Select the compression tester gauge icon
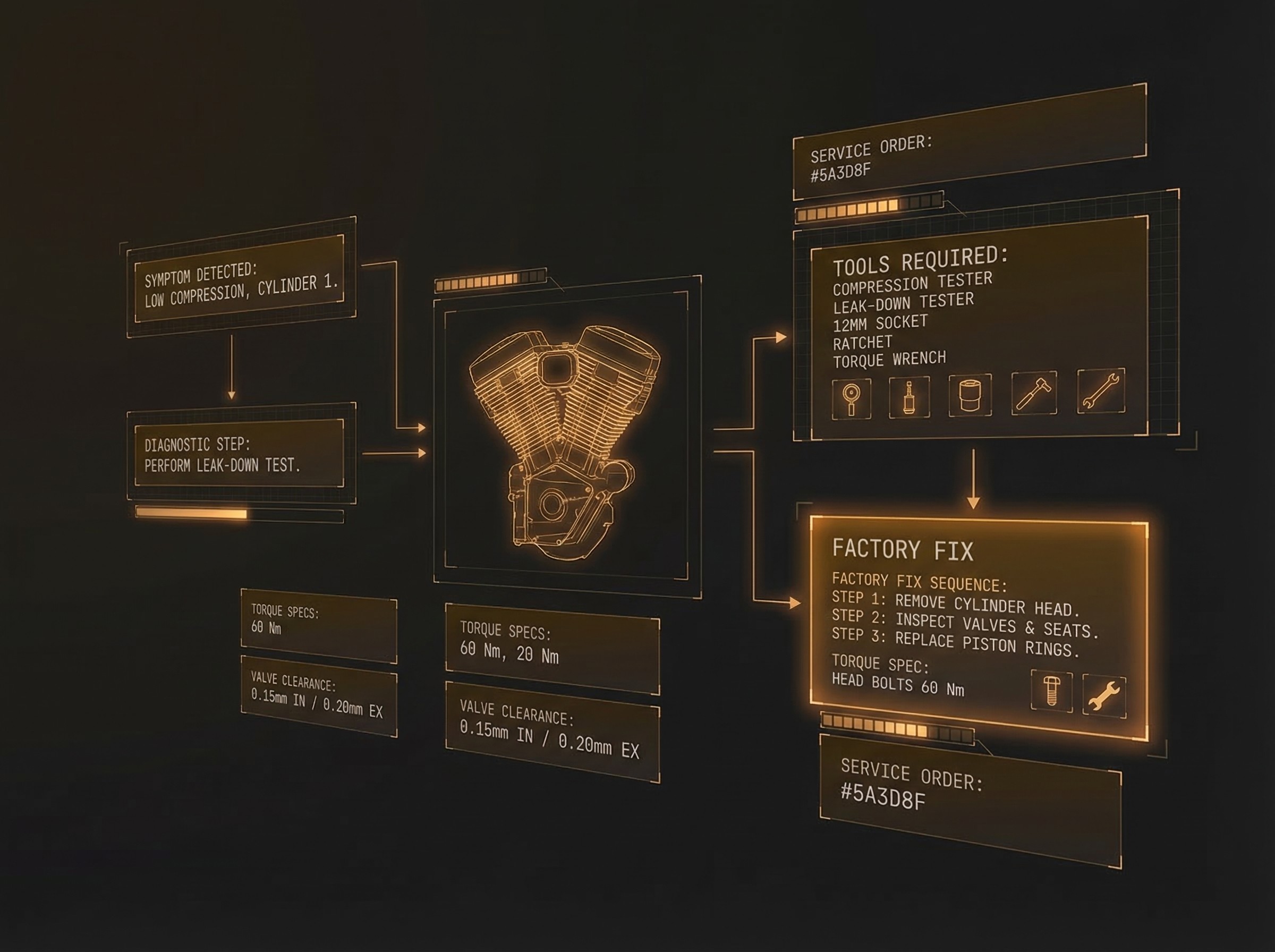The height and width of the screenshot is (952, 1275). 852,399
